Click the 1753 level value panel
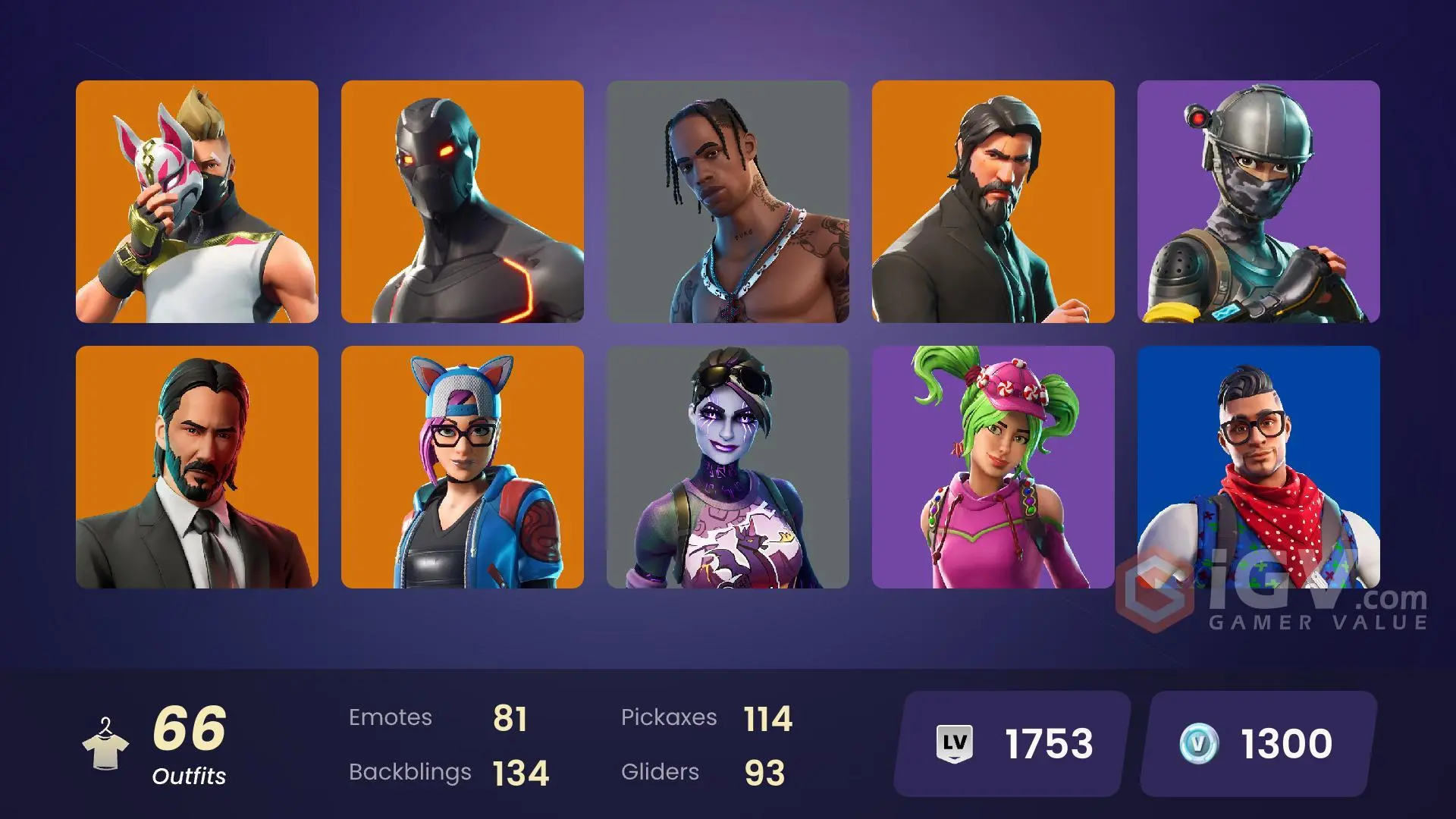 (1009, 744)
